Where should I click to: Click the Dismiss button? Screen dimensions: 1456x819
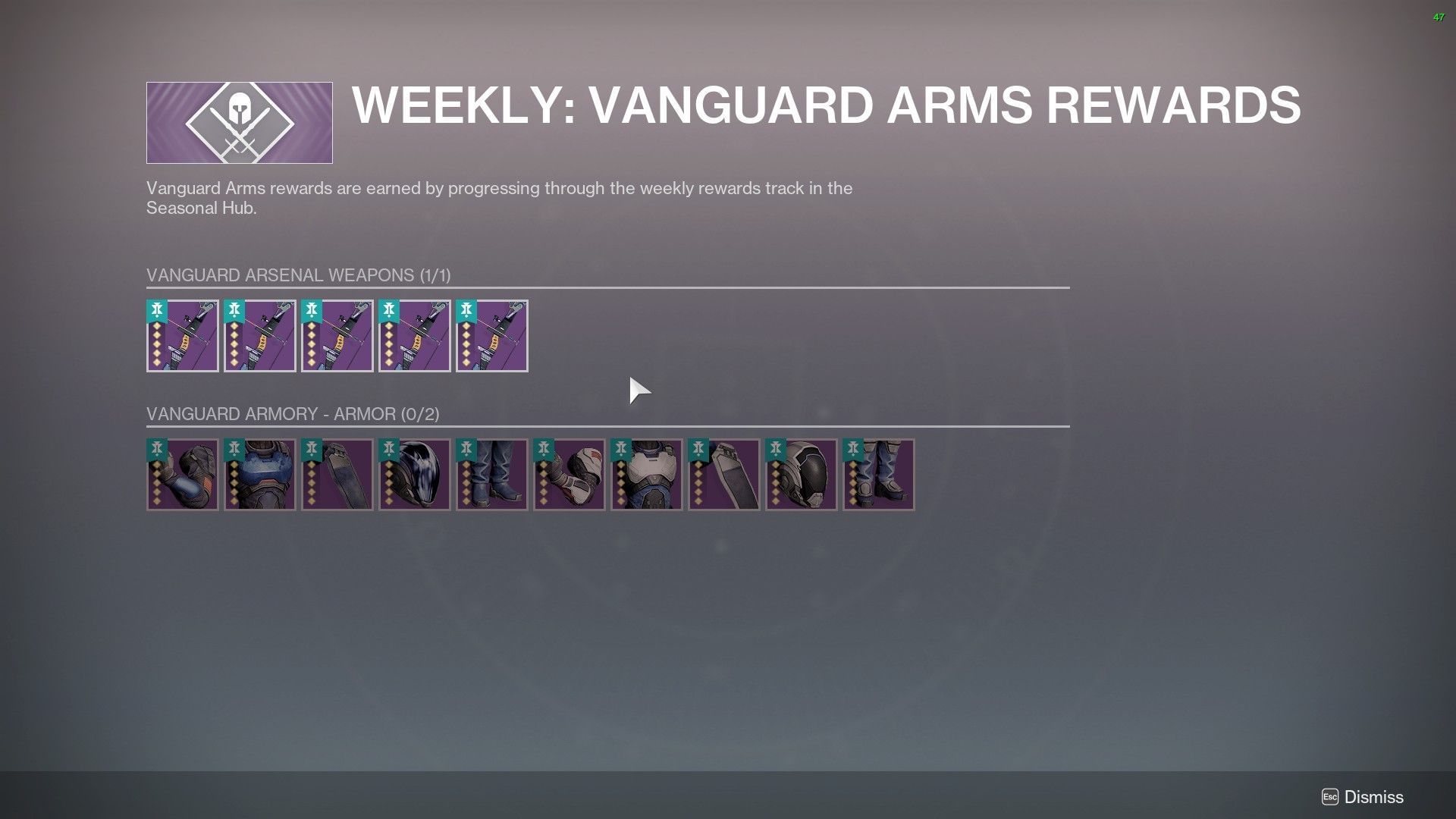click(x=1374, y=797)
